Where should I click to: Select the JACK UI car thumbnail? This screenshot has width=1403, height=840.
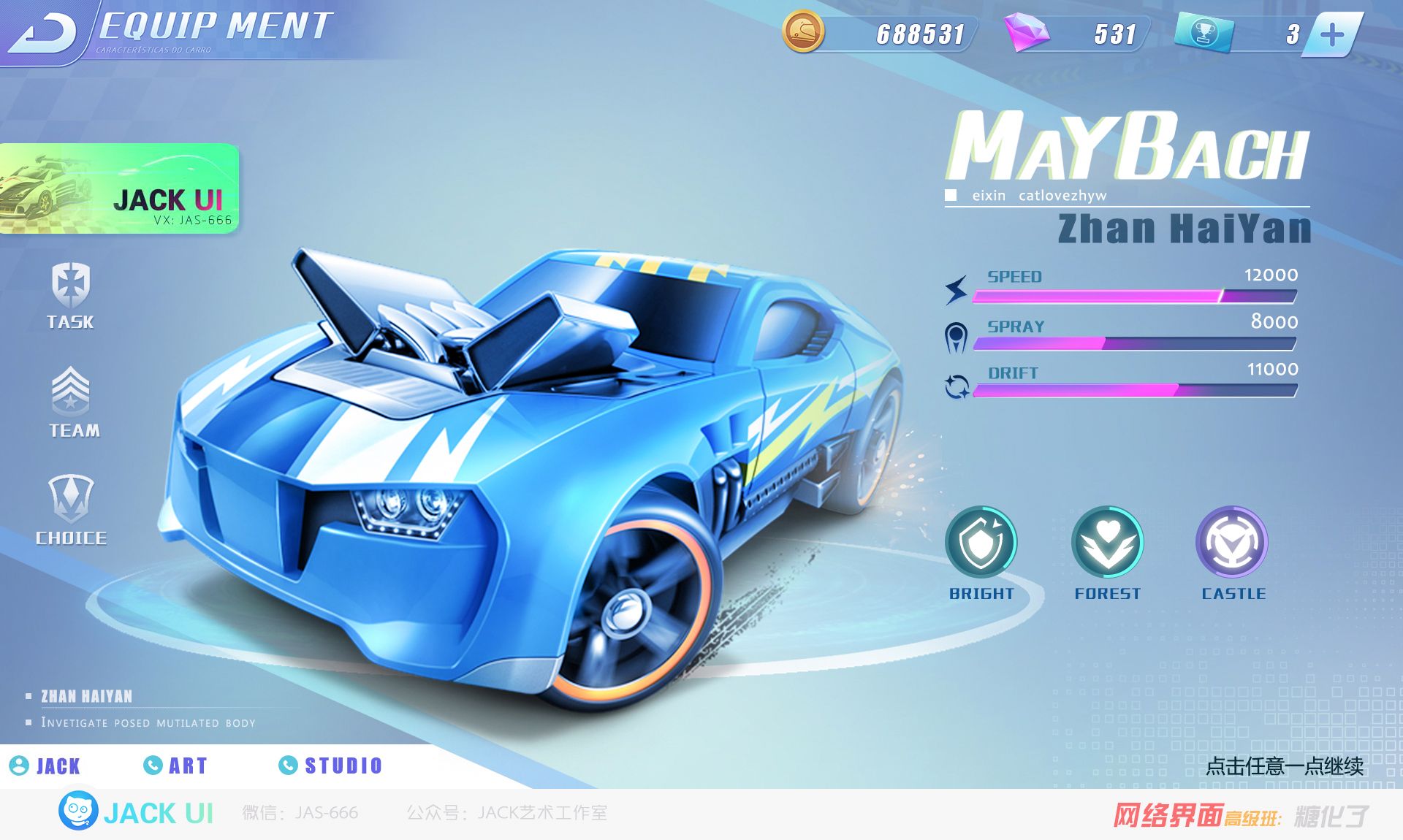pos(119,189)
